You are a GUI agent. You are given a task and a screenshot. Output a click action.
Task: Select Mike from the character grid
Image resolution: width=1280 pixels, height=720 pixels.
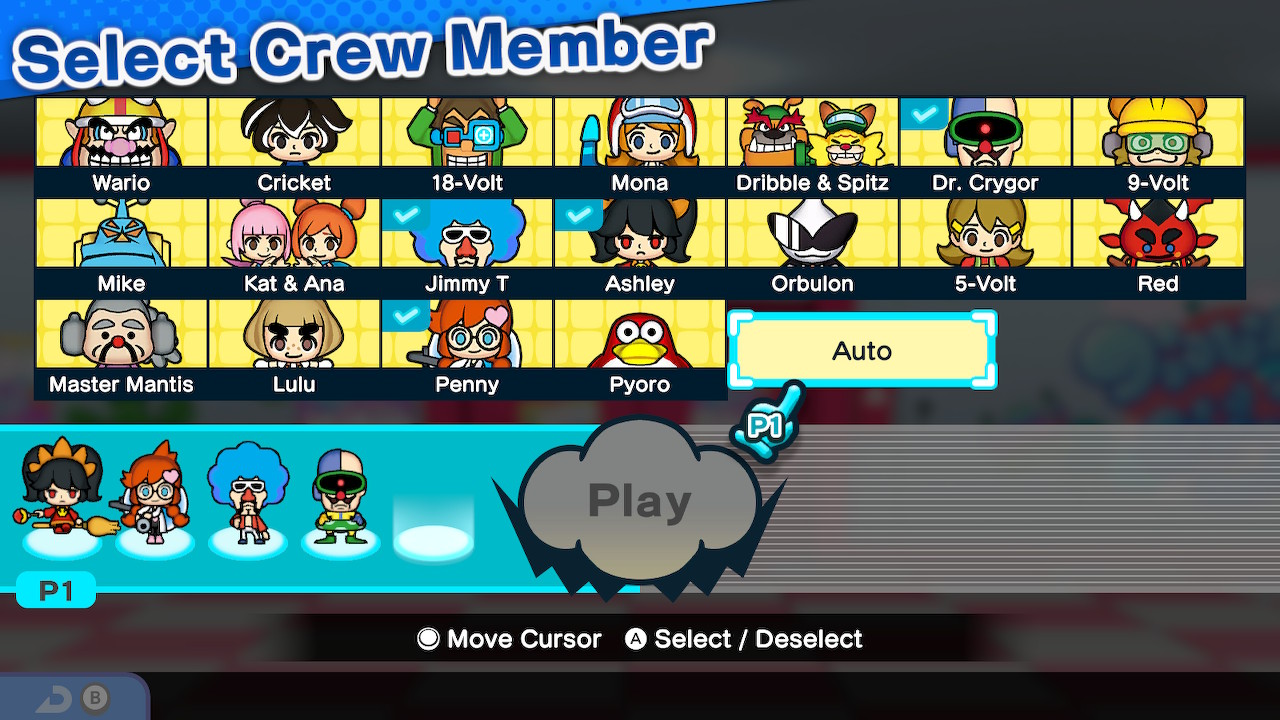click(120, 236)
